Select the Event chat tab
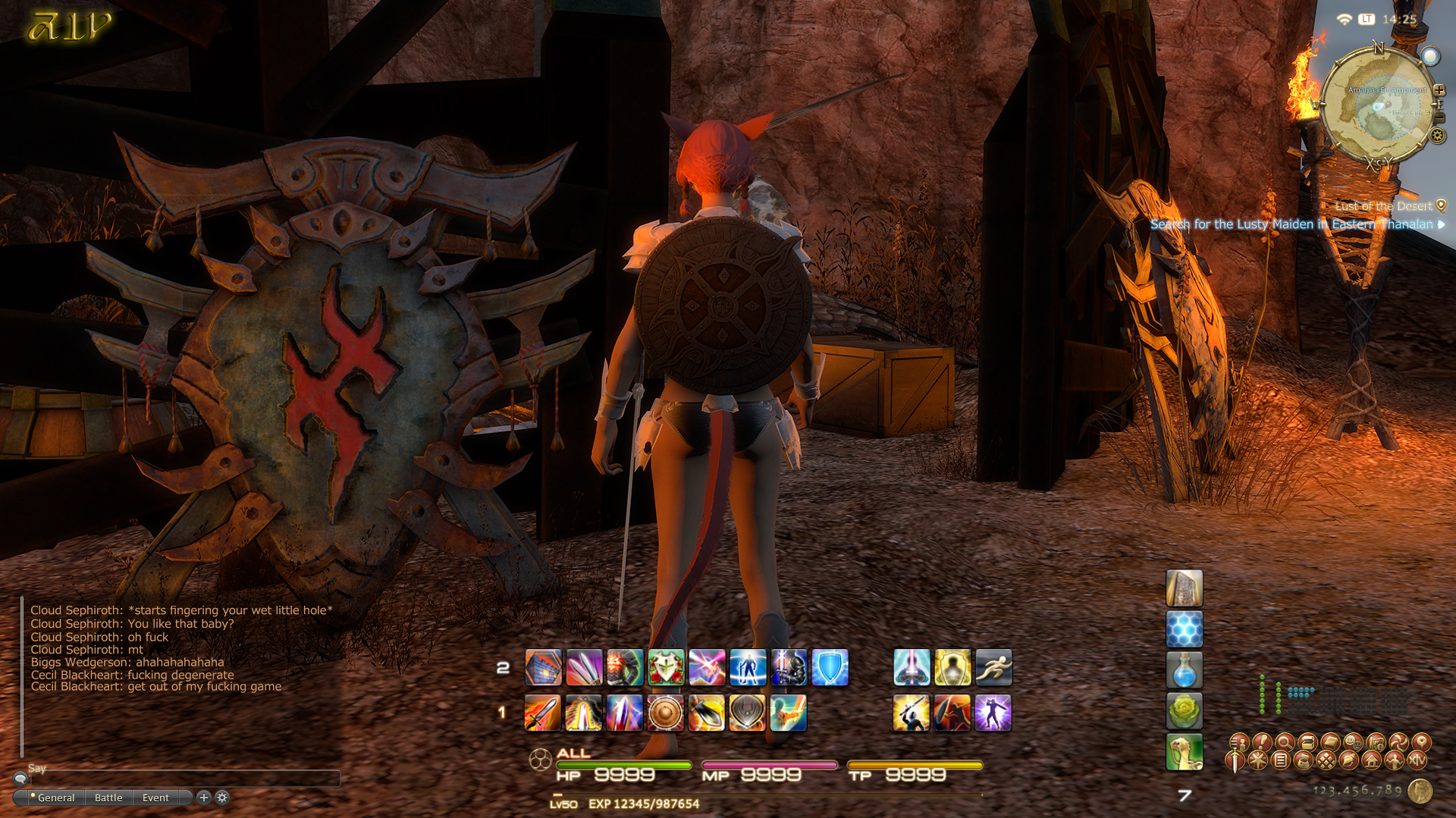This screenshot has width=1456, height=818. 155,798
